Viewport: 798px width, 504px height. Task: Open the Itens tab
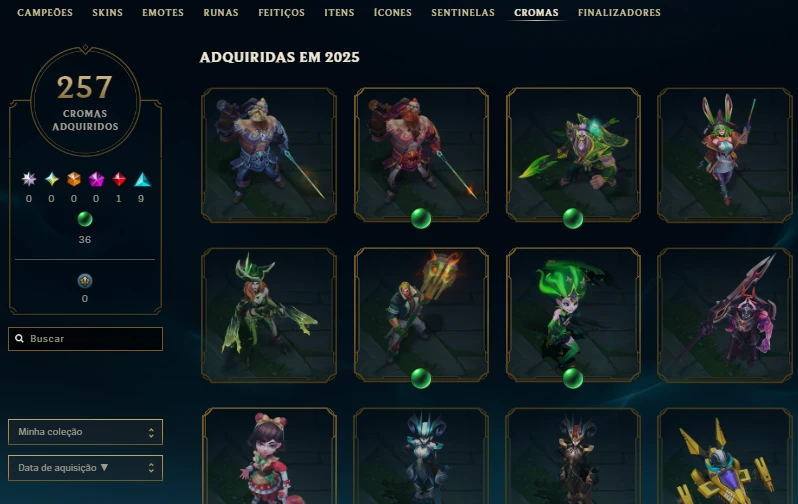coord(339,13)
